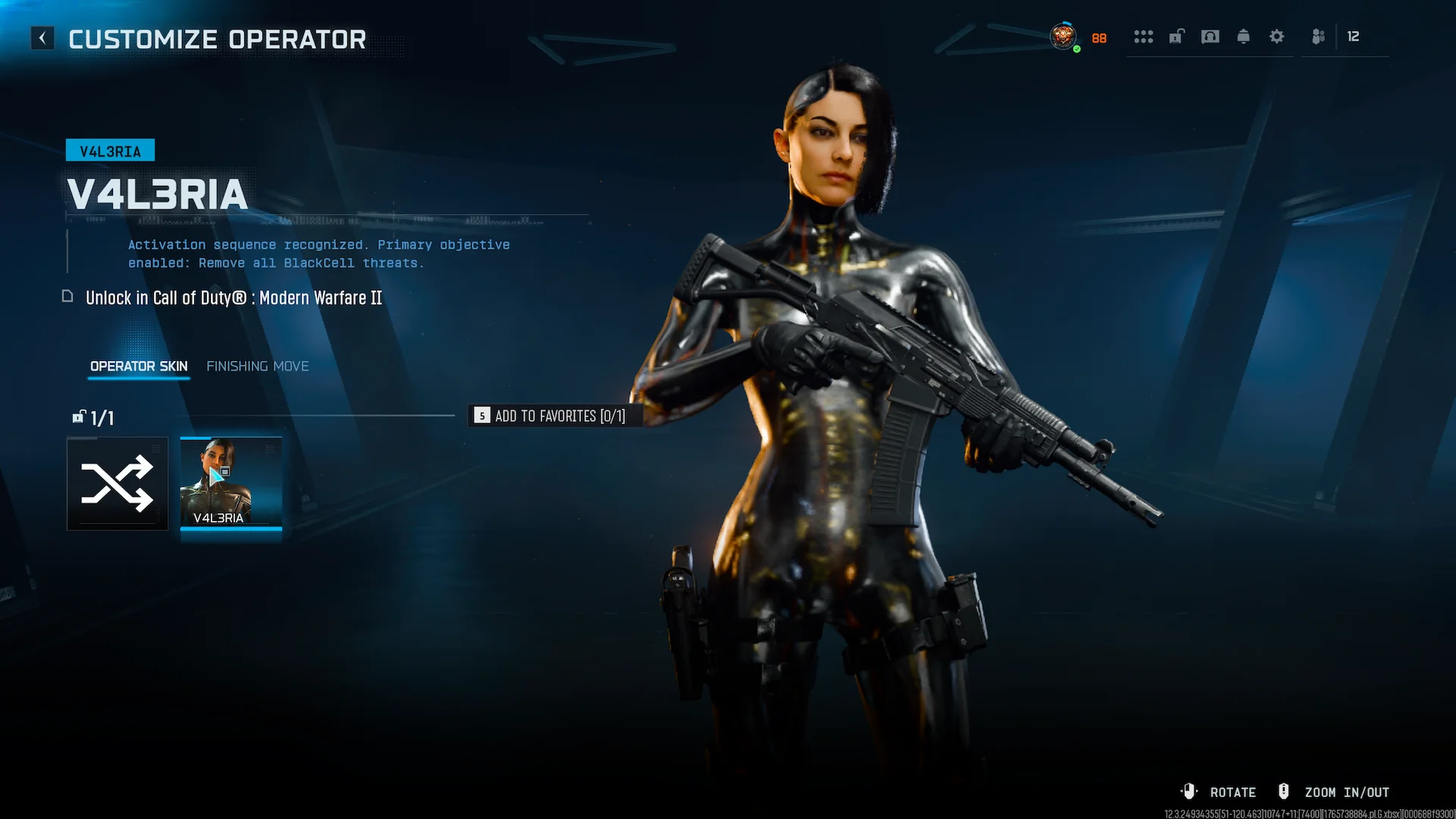Select the V4L3RIA operator skin thumbnail
Image resolution: width=1456 pixels, height=819 pixels.
point(231,482)
